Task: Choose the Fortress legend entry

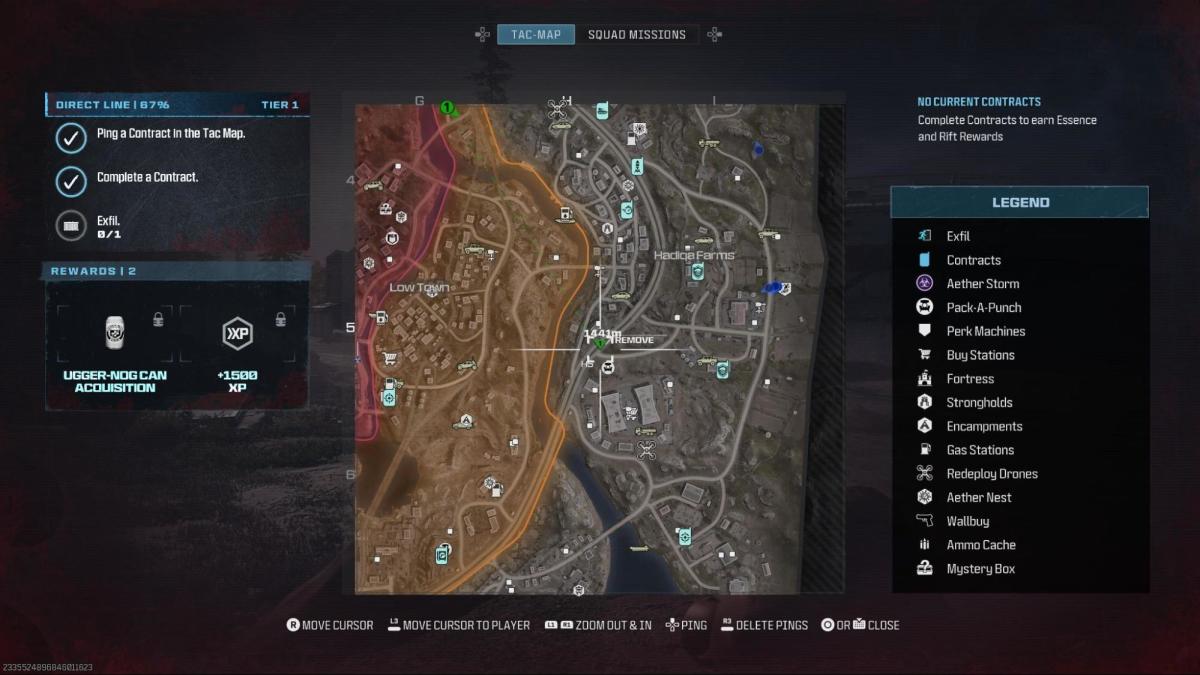Action: 970,379
